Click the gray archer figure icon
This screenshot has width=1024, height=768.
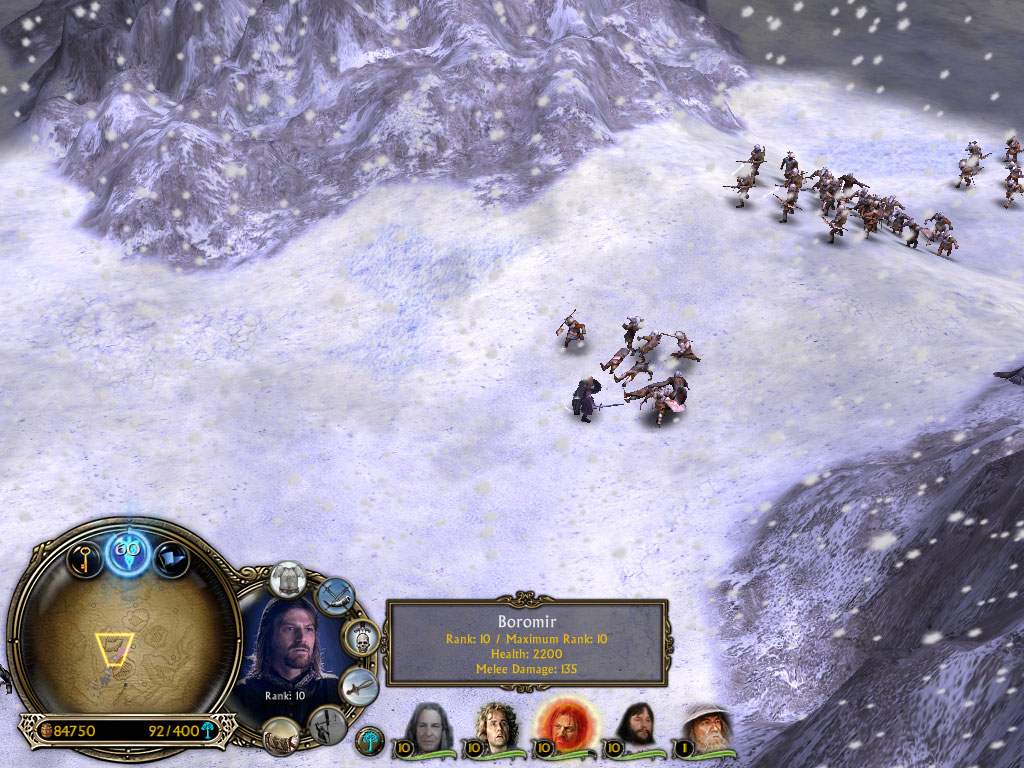click(x=326, y=725)
